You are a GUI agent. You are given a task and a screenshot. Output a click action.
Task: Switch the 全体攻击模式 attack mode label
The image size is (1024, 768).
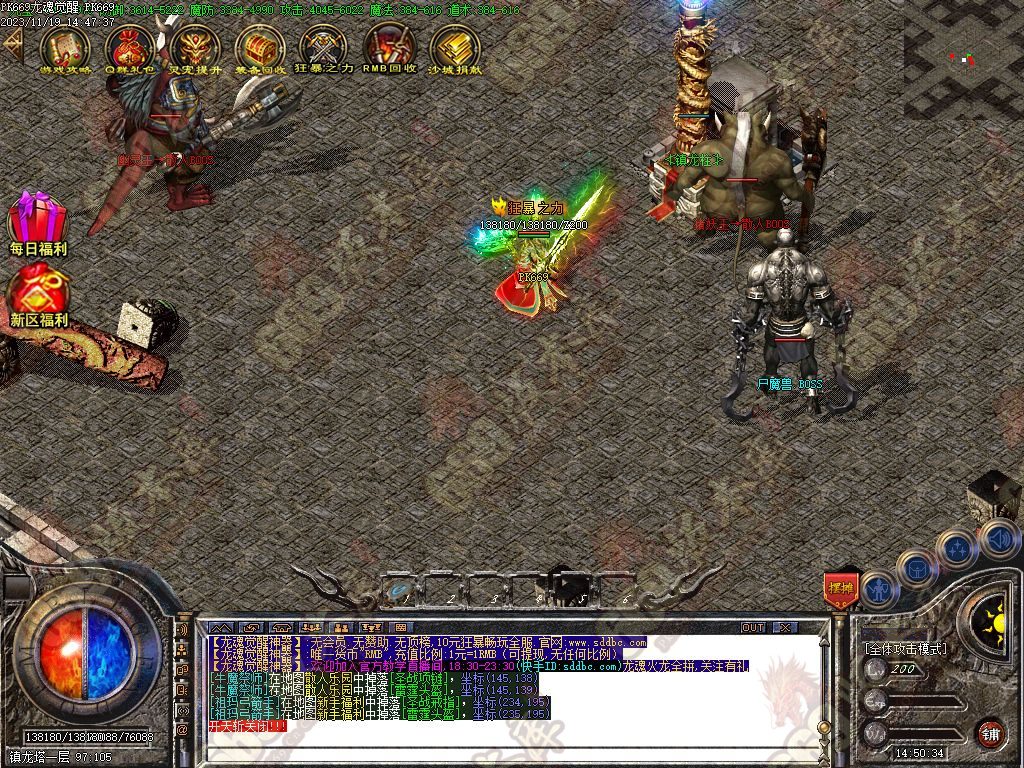coord(905,649)
